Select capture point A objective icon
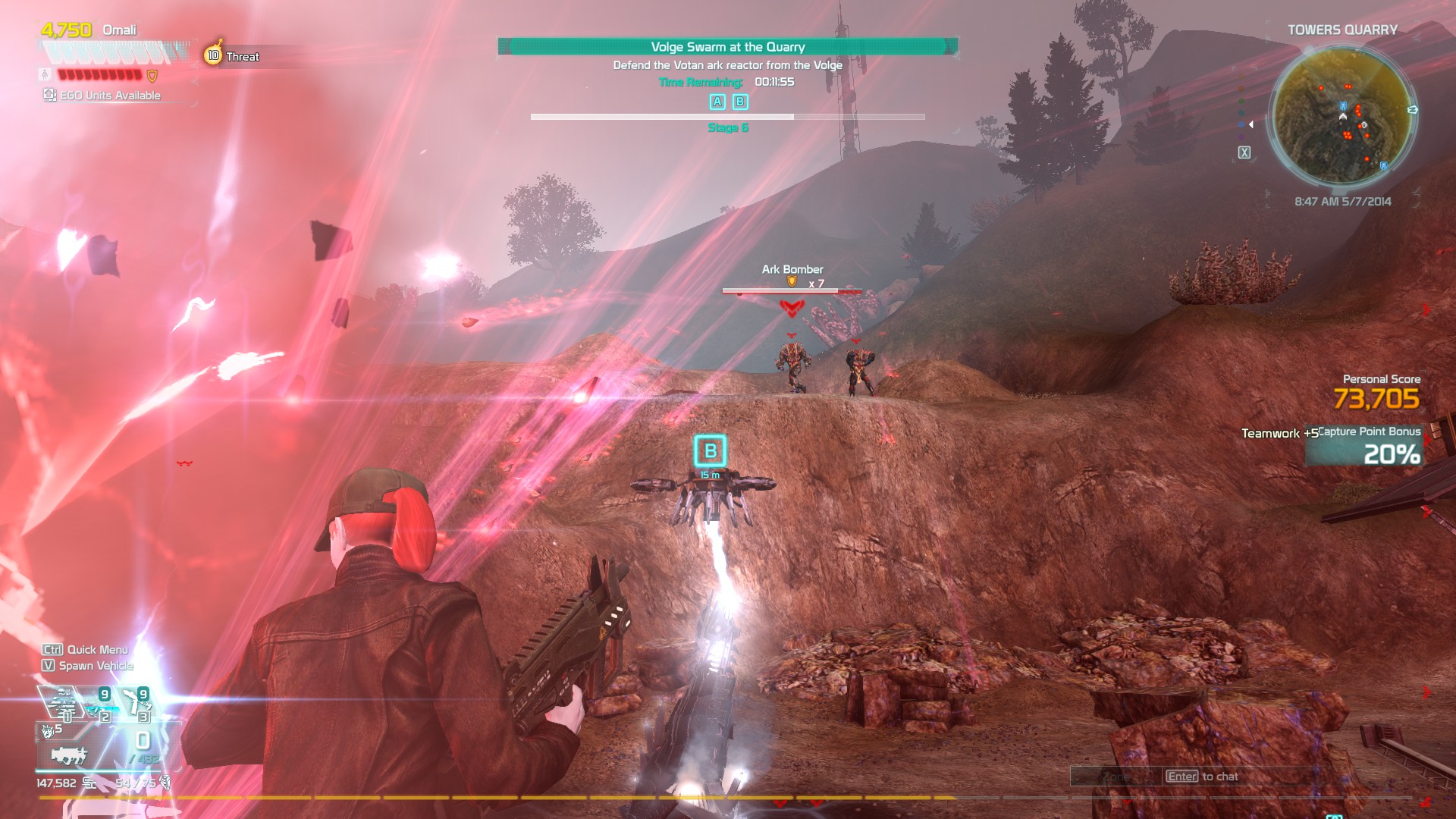The height and width of the screenshot is (819, 1456). (x=717, y=102)
